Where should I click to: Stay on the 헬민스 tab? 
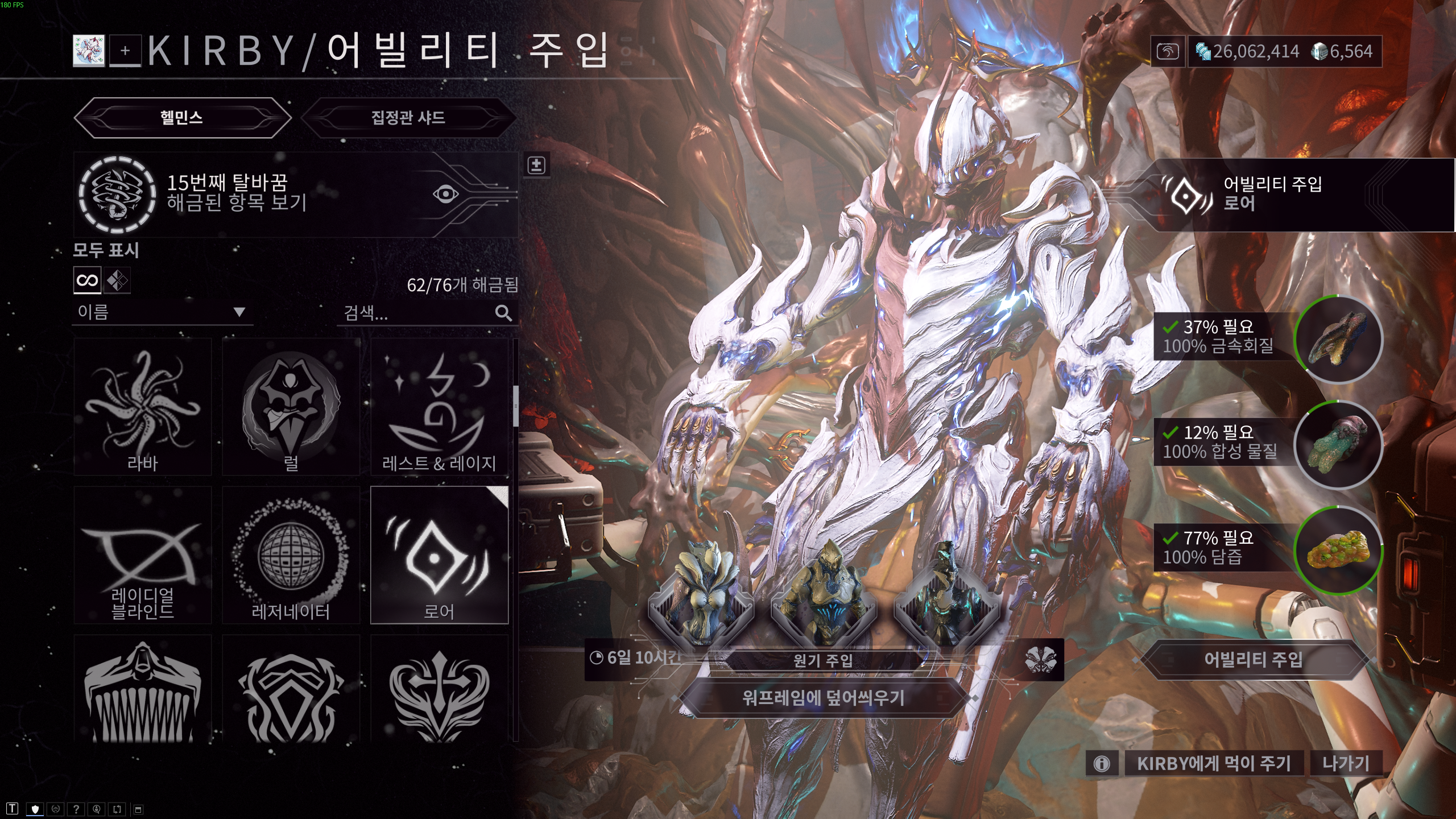click(x=183, y=117)
